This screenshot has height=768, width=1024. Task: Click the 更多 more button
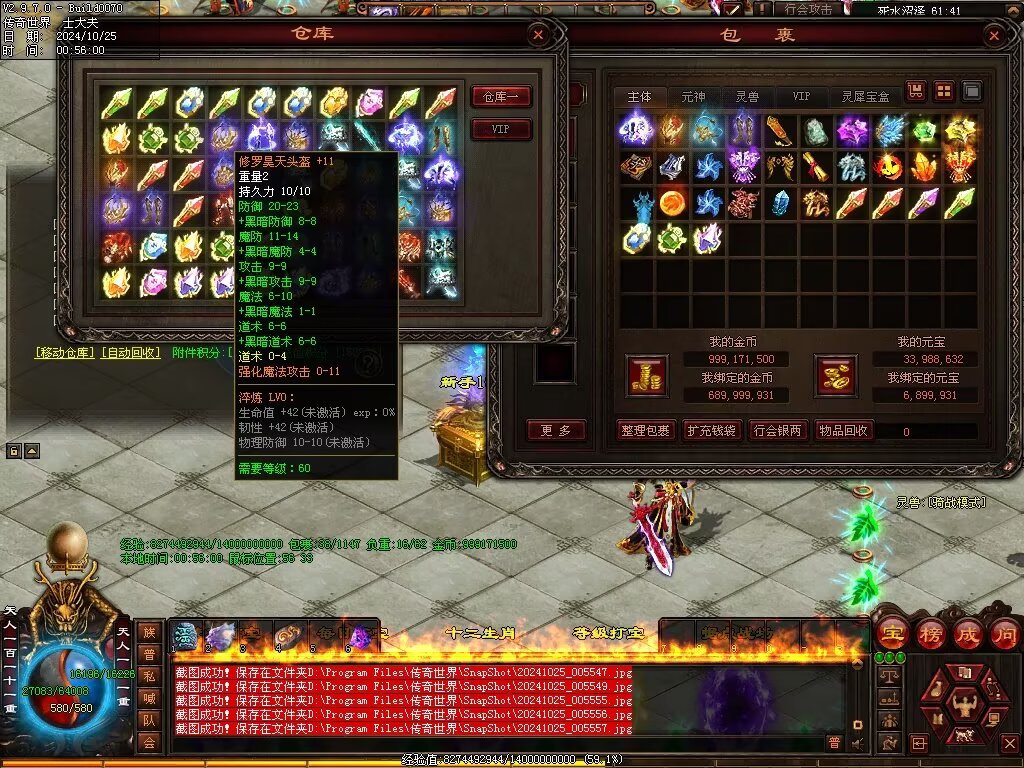click(x=556, y=430)
